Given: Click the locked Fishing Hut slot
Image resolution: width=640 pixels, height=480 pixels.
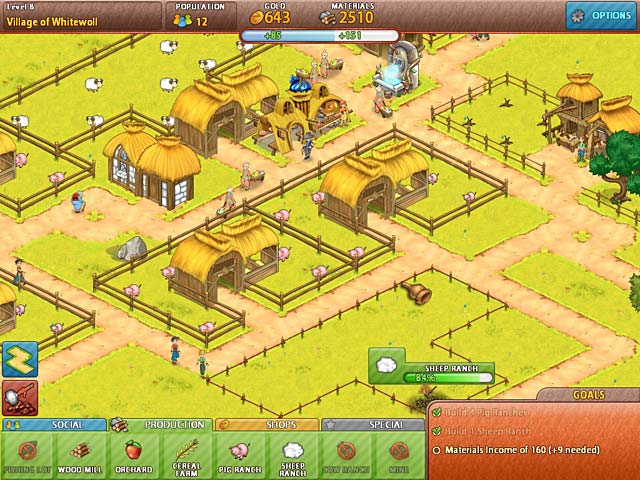Looking at the screenshot, I should tap(26, 455).
